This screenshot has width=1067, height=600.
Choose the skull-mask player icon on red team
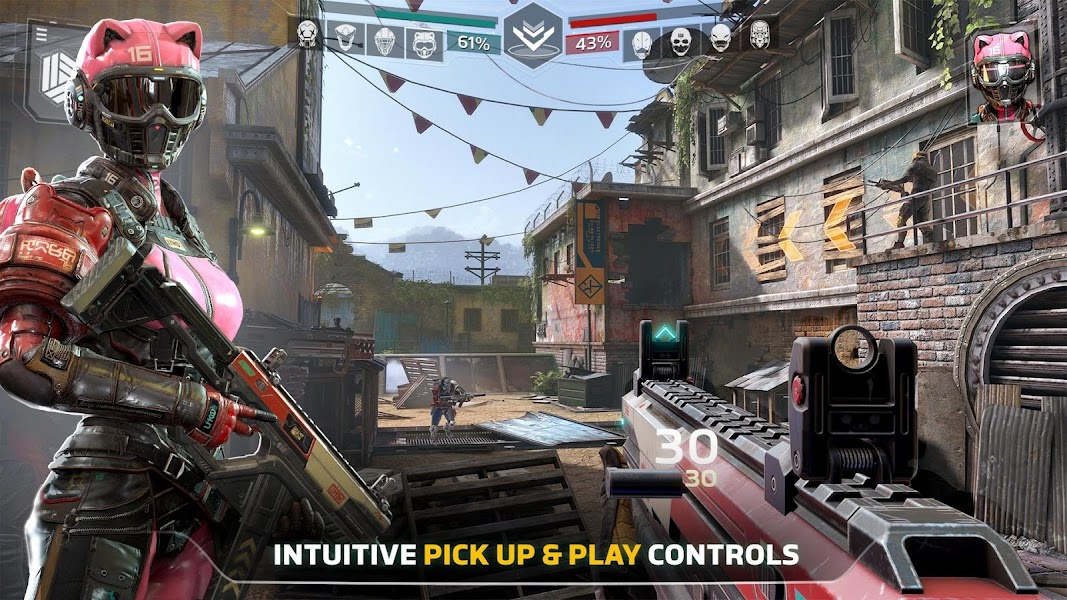click(x=681, y=41)
